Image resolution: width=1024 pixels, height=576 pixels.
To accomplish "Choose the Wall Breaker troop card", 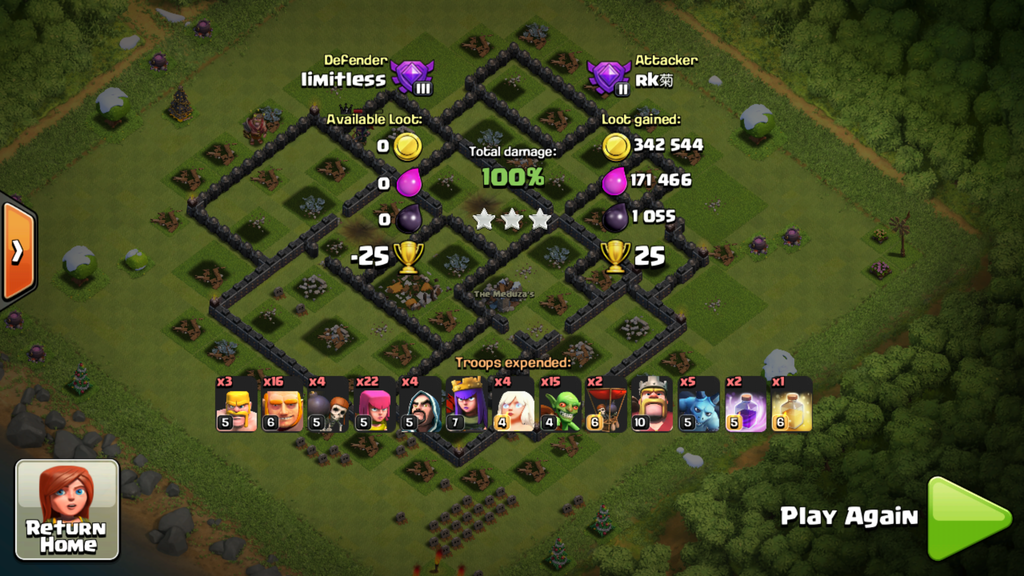I will [x=329, y=405].
